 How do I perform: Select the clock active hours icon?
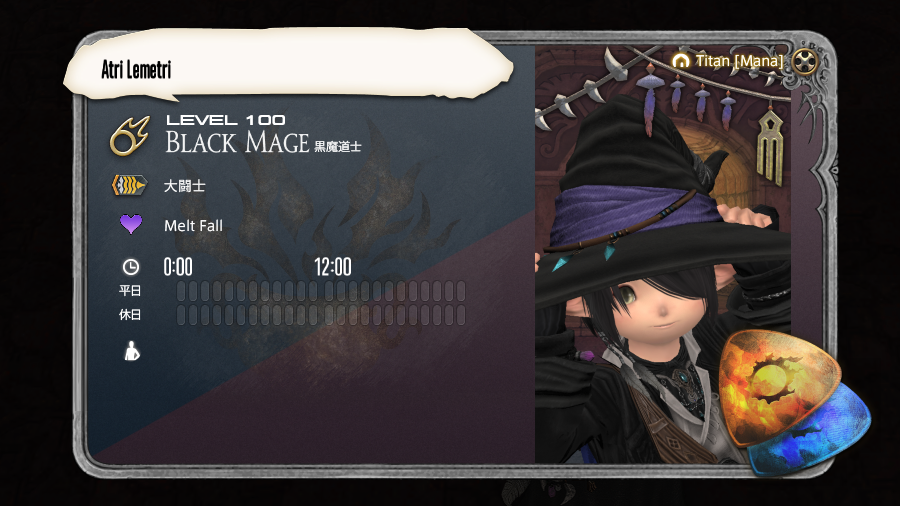coord(131,267)
